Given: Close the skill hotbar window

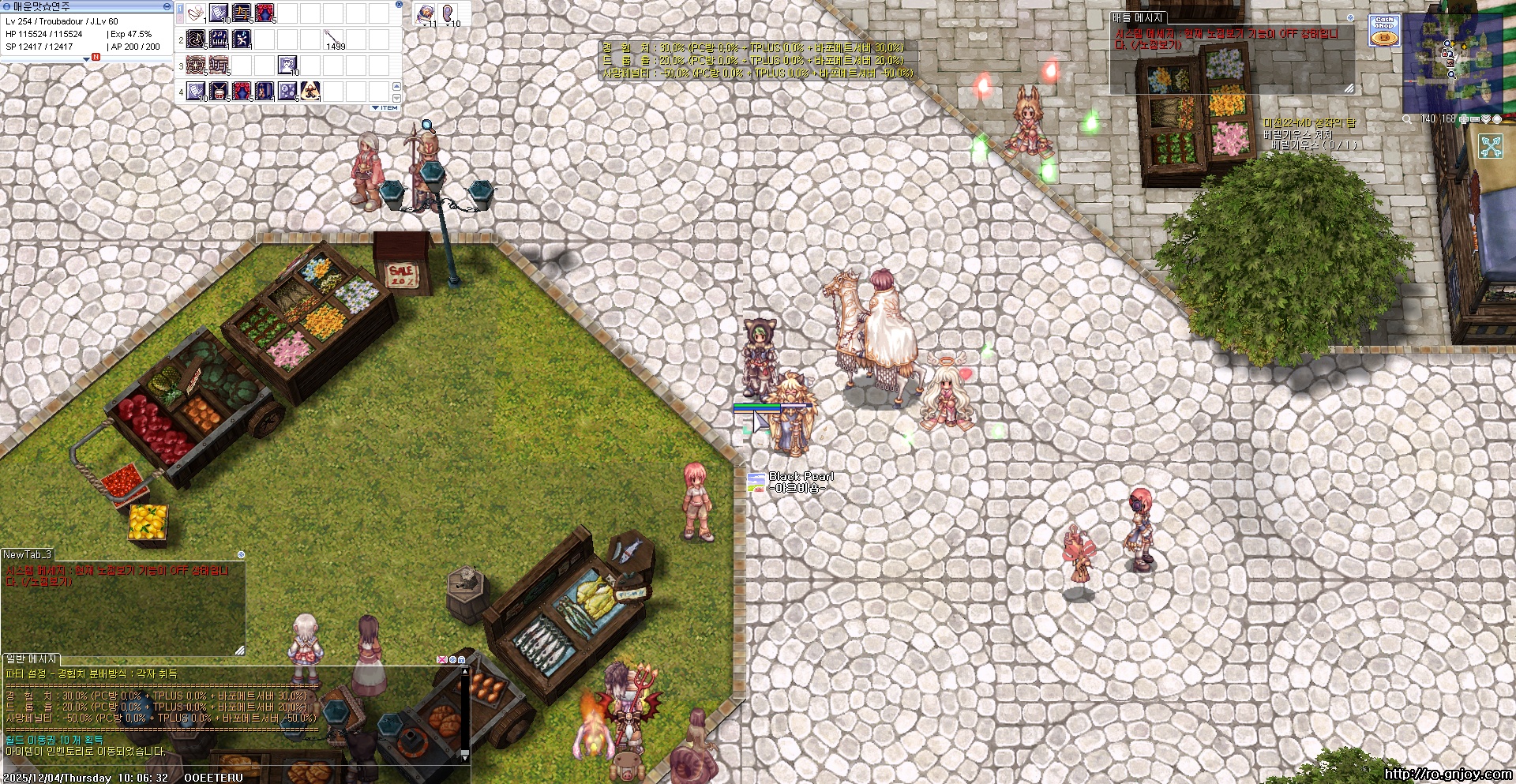Looking at the screenshot, I should click(x=399, y=5).
